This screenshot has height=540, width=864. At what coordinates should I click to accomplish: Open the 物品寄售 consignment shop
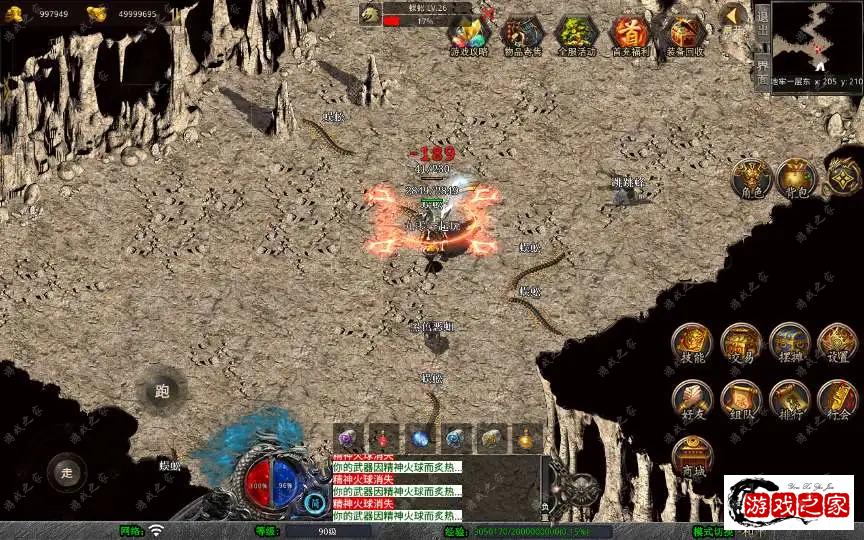click(522, 36)
